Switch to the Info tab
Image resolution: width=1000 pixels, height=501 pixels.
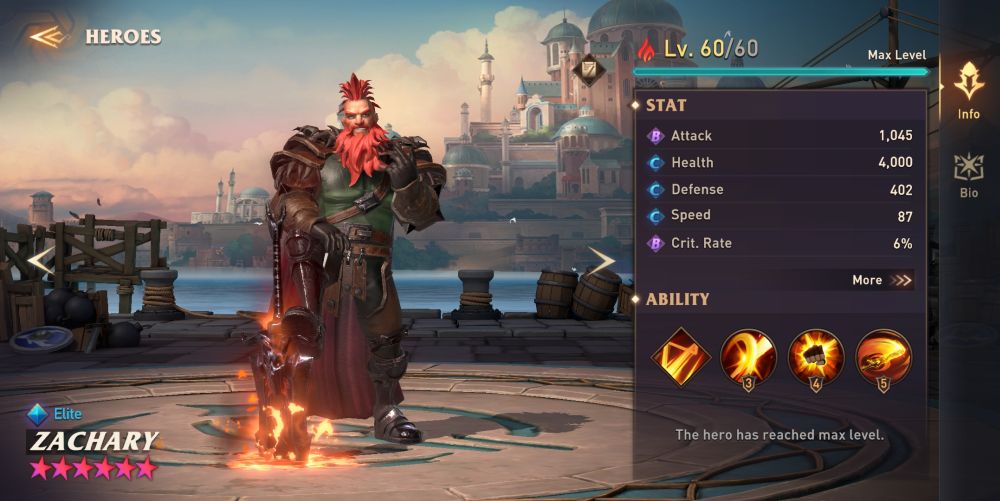tap(968, 90)
